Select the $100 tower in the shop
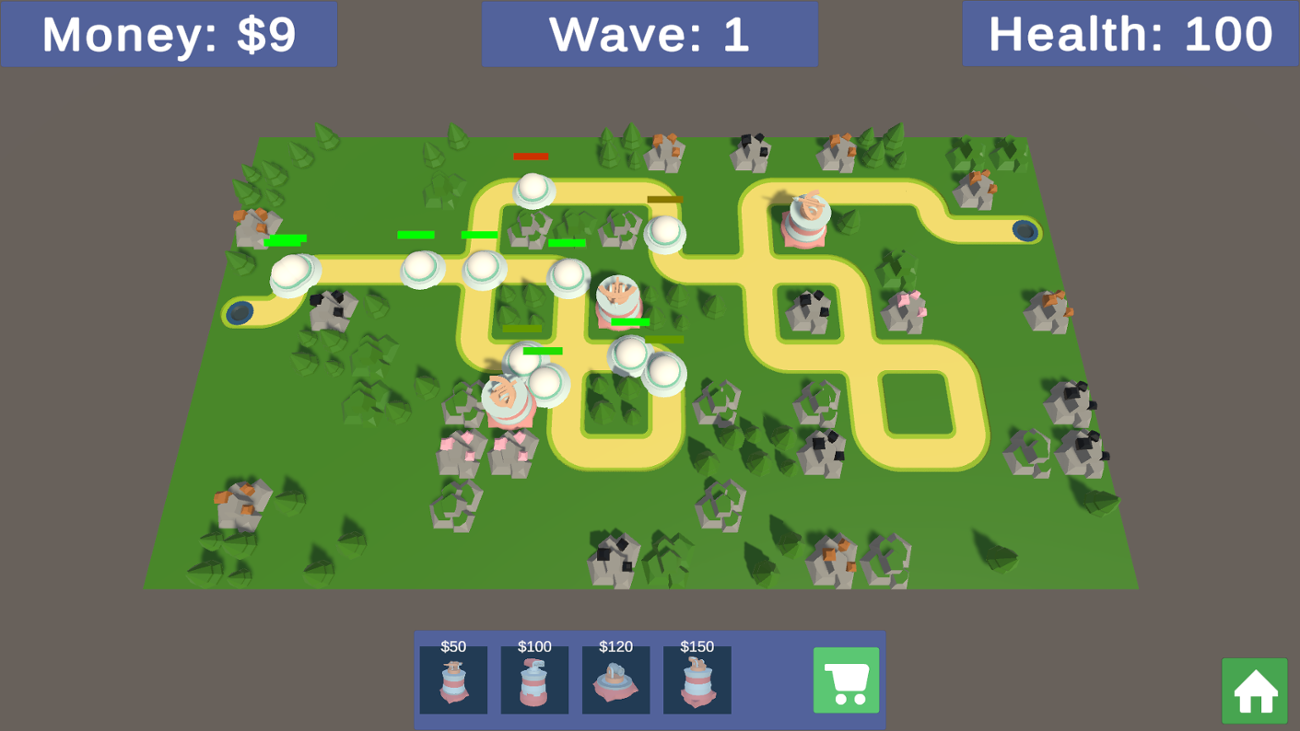Image resolution: width=1300 pixels, height=731 pixels. [x=534, y=681]
